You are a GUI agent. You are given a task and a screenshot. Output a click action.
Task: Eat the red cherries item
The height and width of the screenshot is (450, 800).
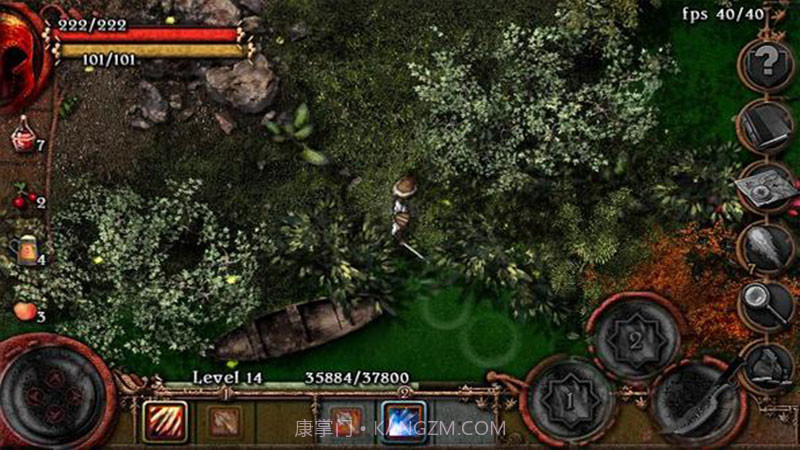(x=23, y=200)
